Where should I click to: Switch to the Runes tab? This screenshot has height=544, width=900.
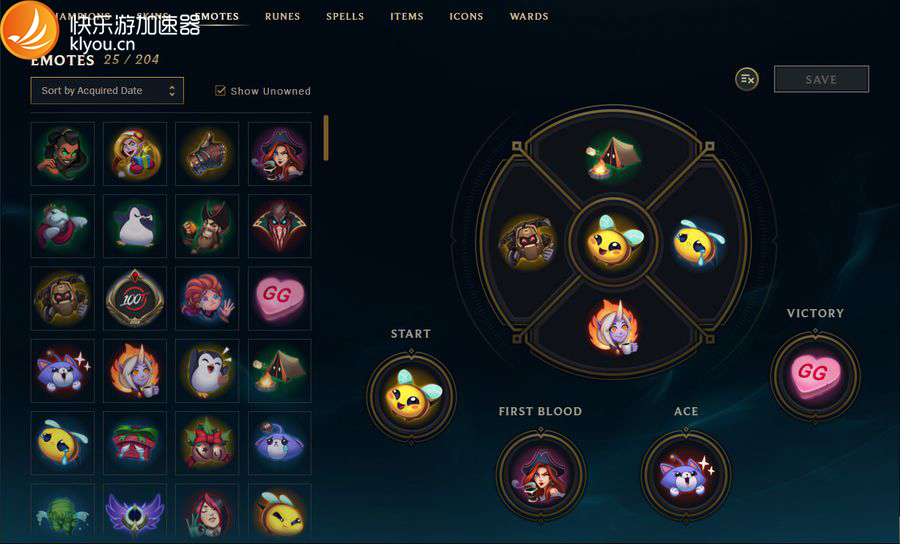click(x=282, y=17)
